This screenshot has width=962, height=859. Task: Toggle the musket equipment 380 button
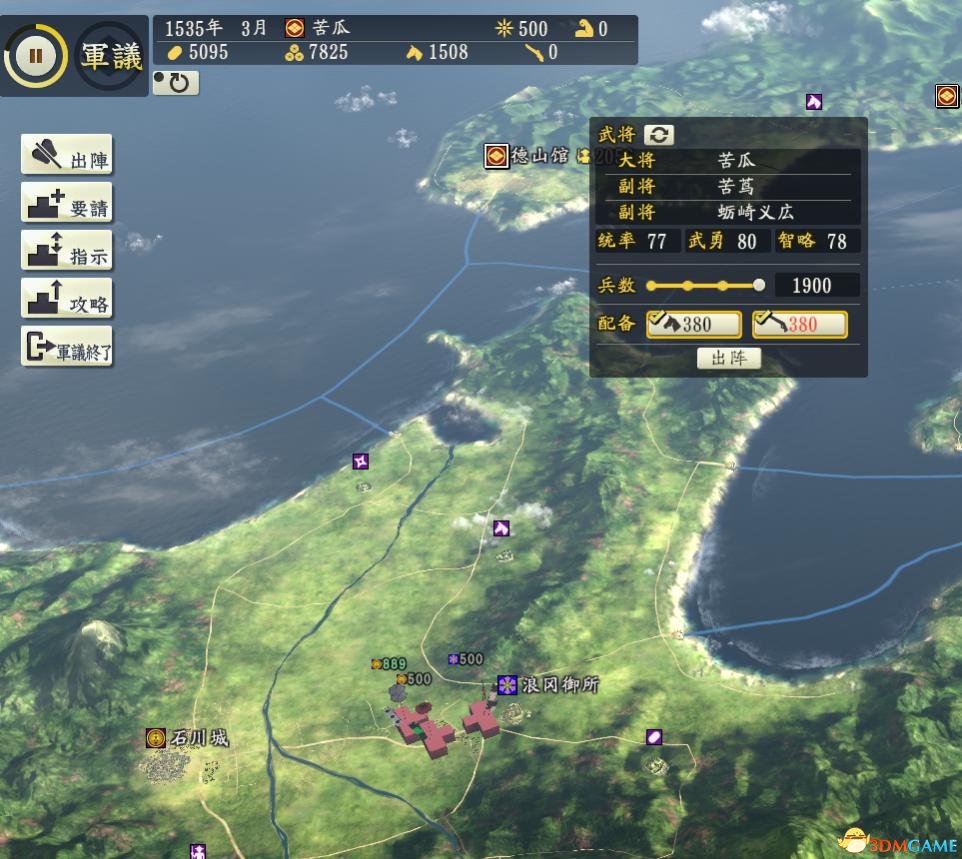[x=799, y=324]
